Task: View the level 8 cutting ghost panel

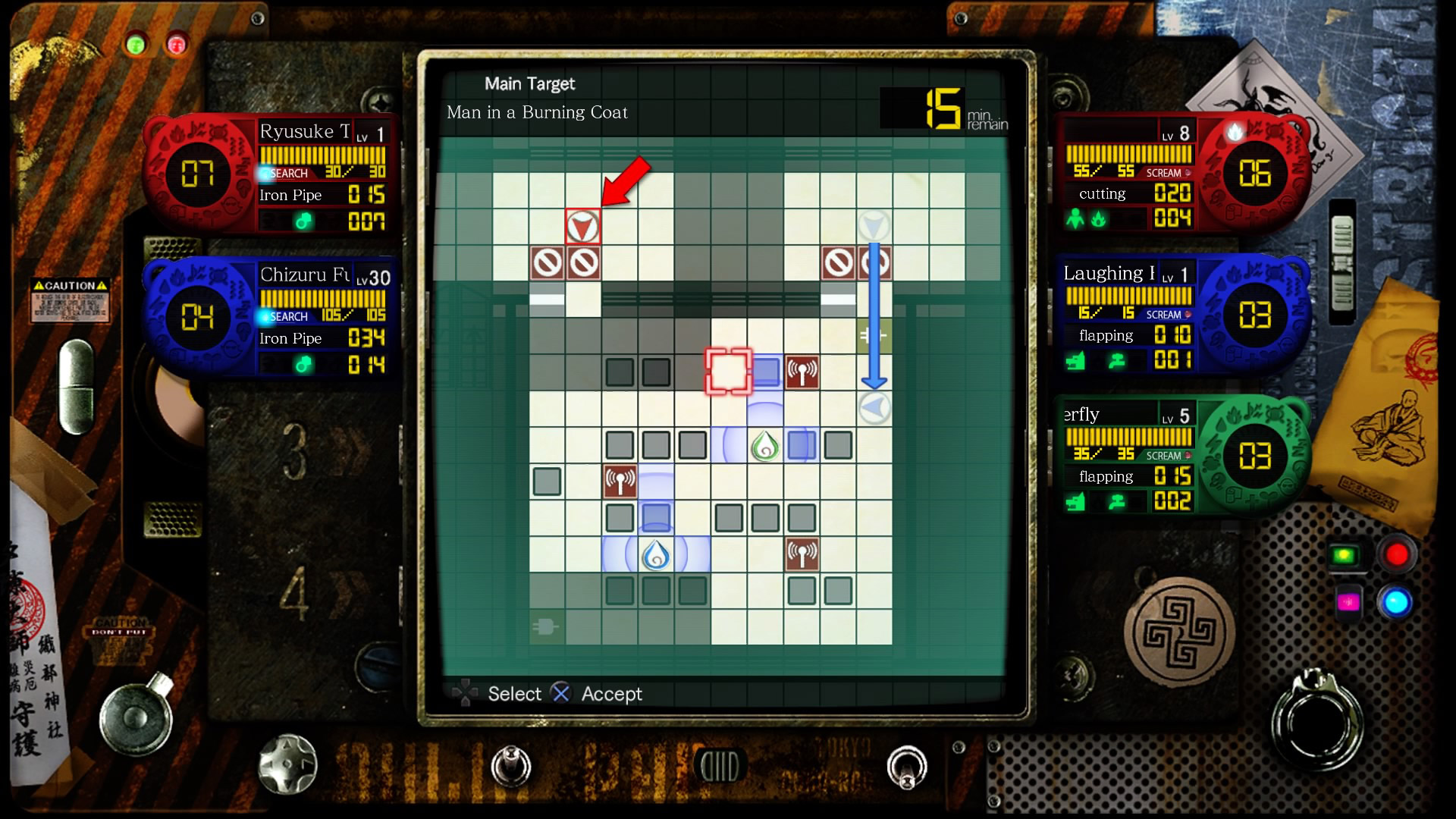Action: [1181, 175]
